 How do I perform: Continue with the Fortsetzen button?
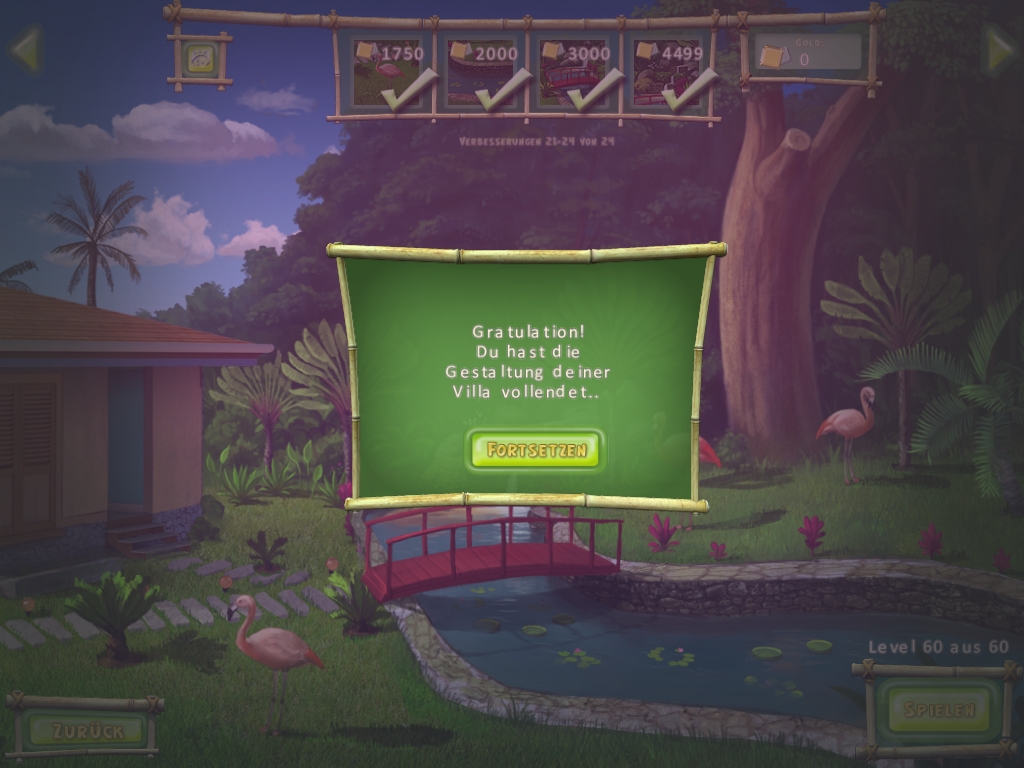535,451
